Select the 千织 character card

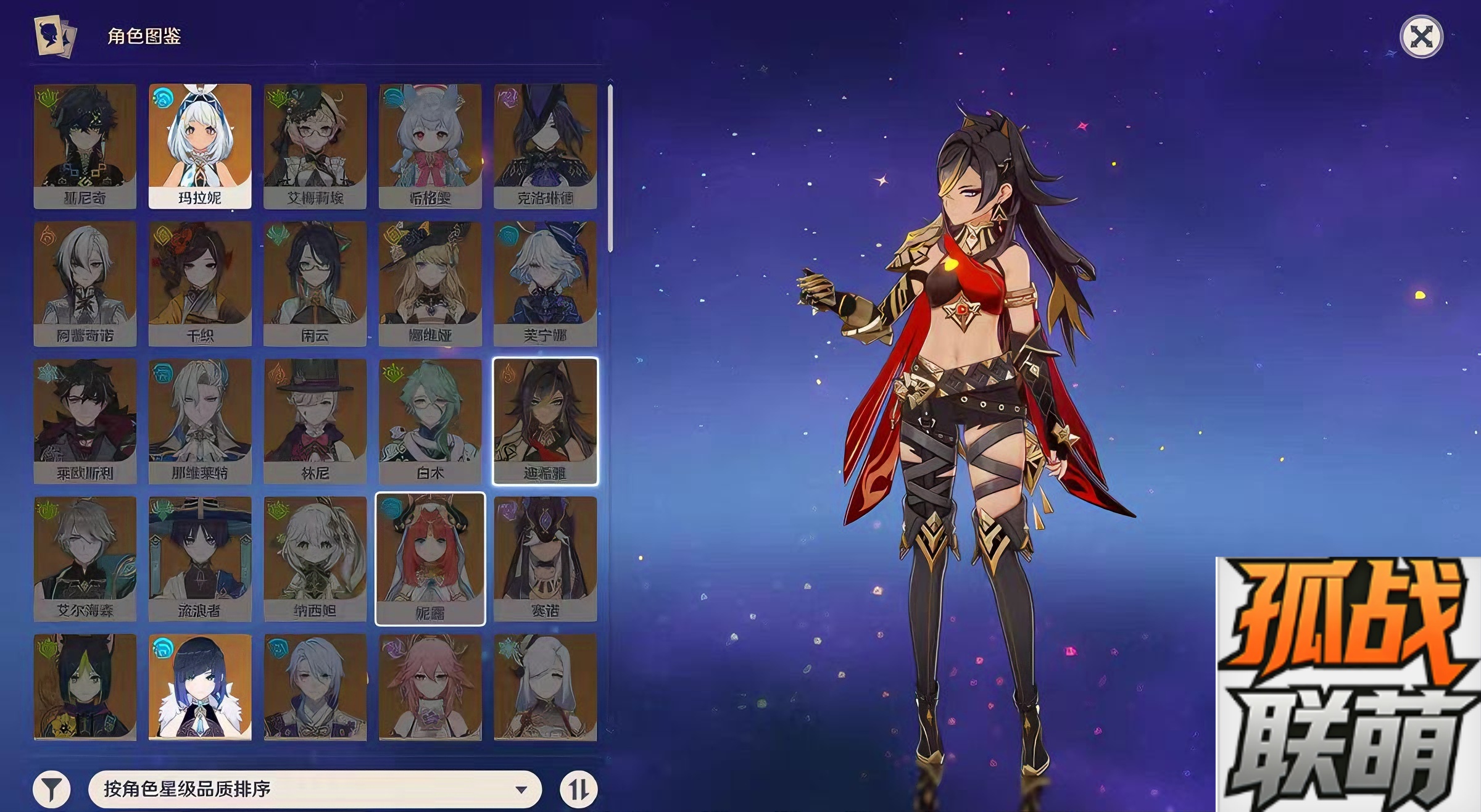click(200, 284)
